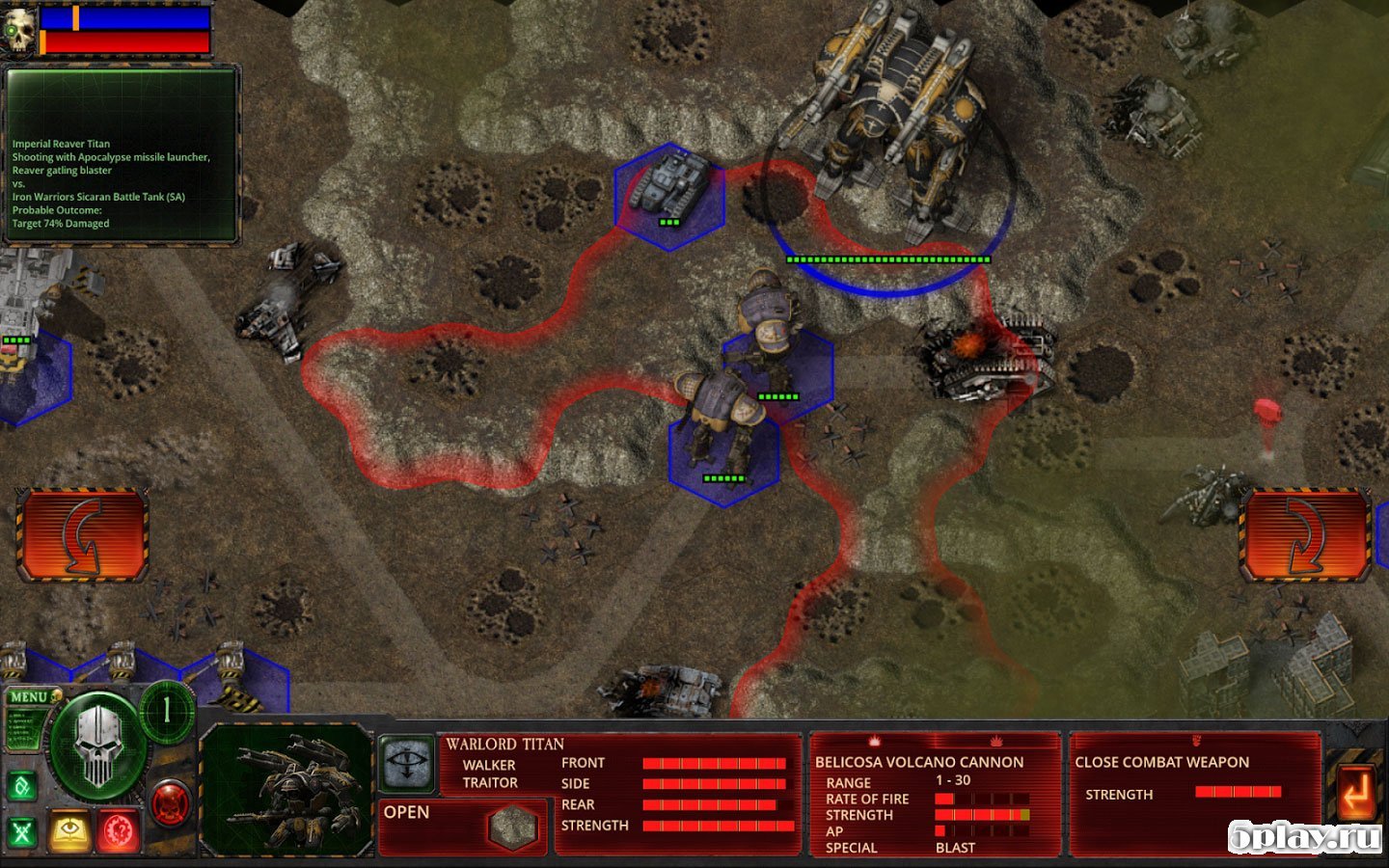The height and width of the screenshot is (868, 1389).
Task: Click the red gear question mark icon
Action: click(x=119, y=831)
